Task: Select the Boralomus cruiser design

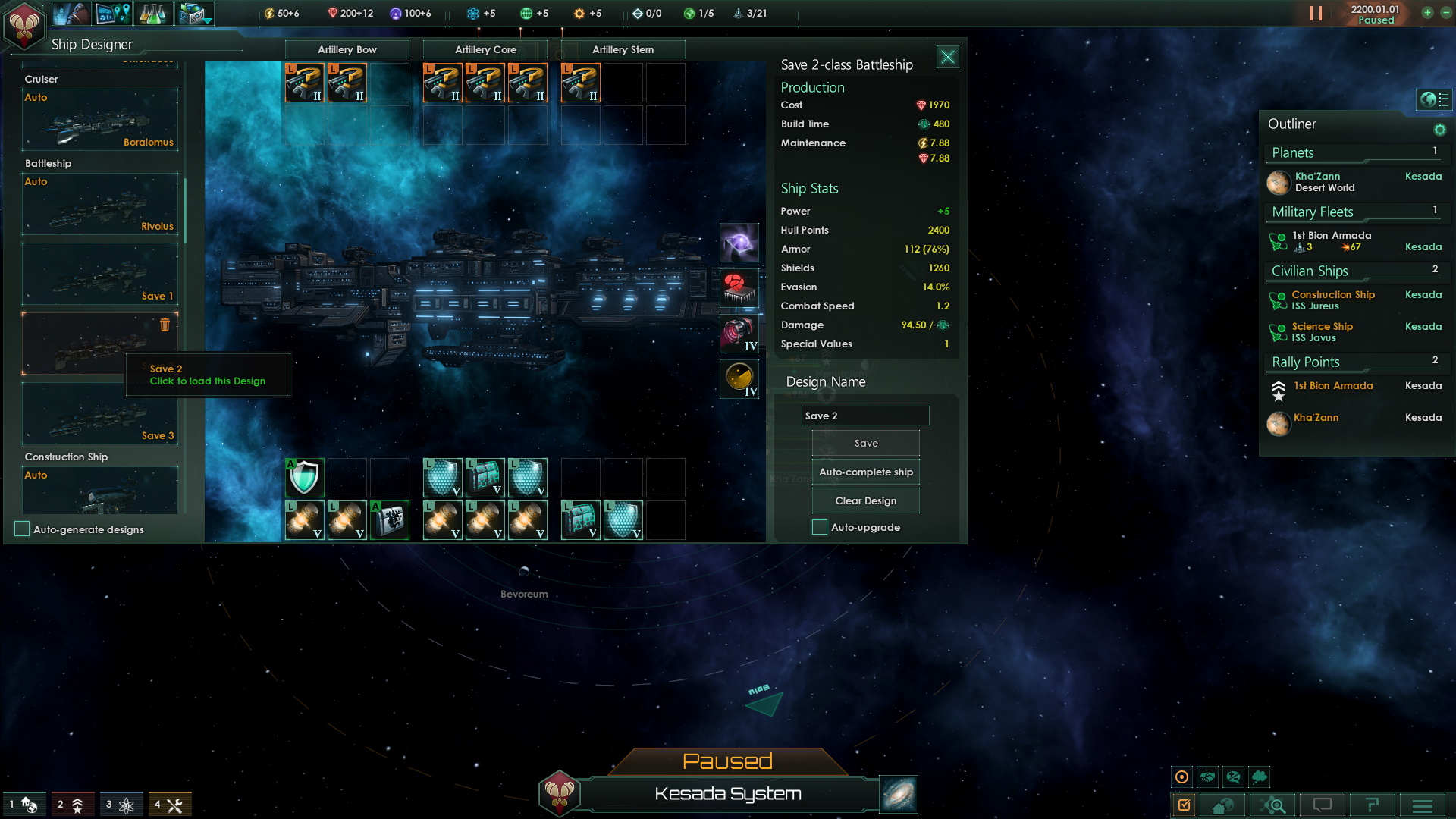Action: click(100, 121)
